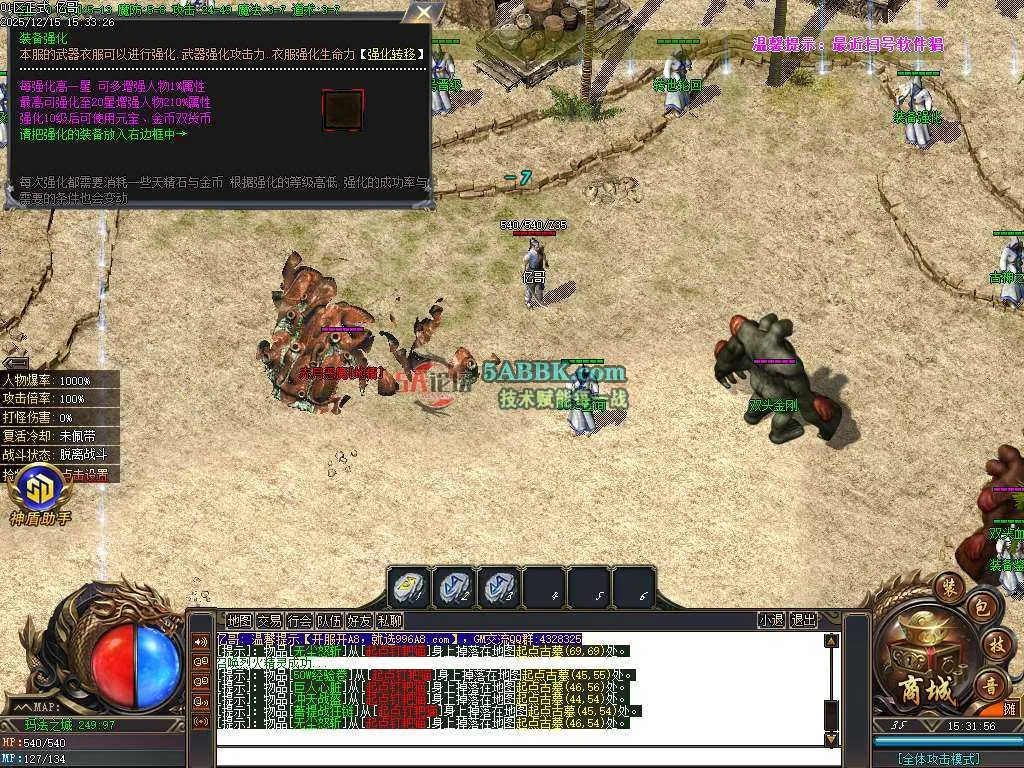Trigger the skill in hotbar slot 3
Image resolution: width=1024 pixels, height=768 pixels.
click(500, 587)
